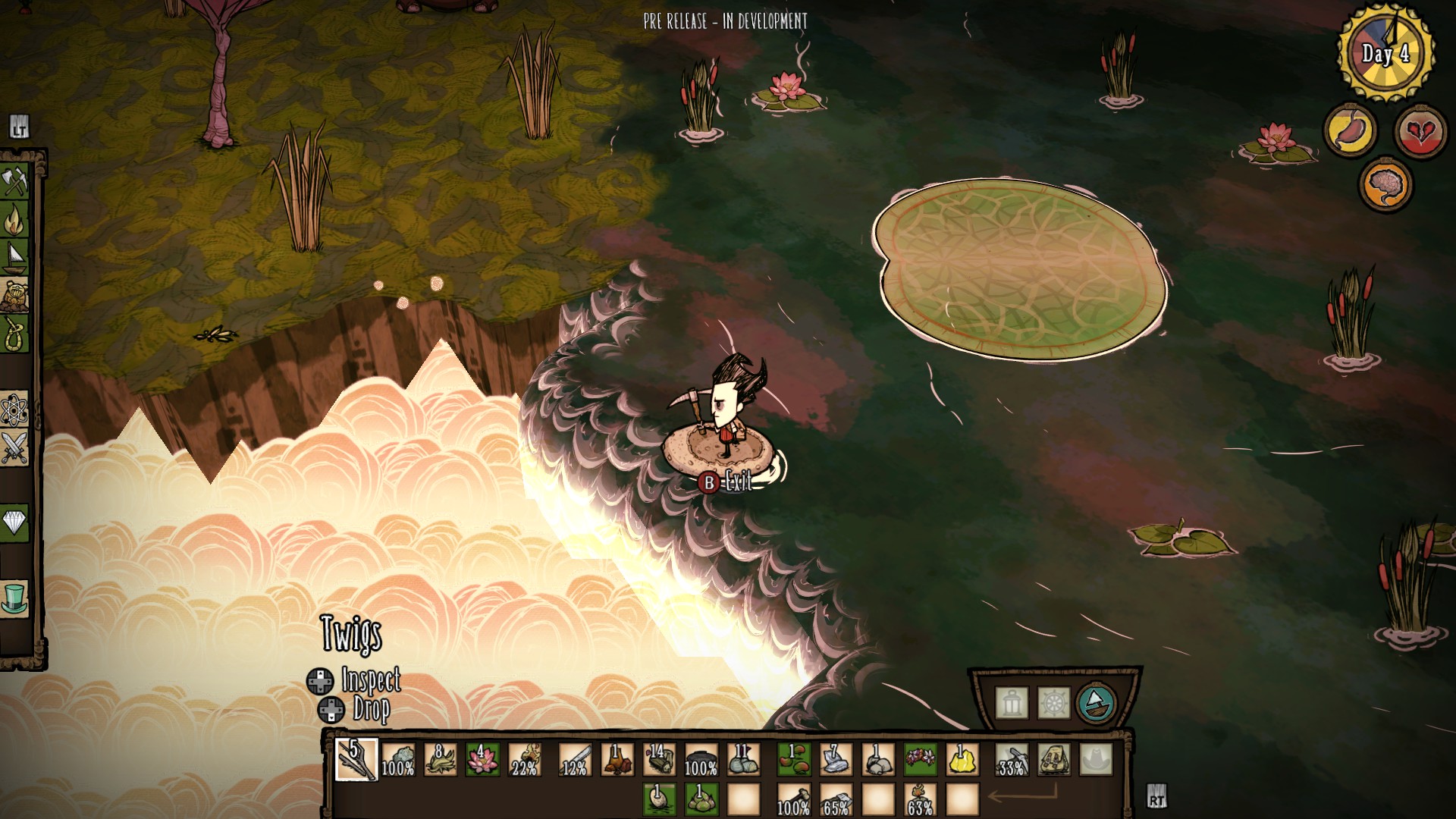This screenshot has height=819, width=1456.
Task: Open the green top hat Dress tab
Action: [x=14, y=598]
